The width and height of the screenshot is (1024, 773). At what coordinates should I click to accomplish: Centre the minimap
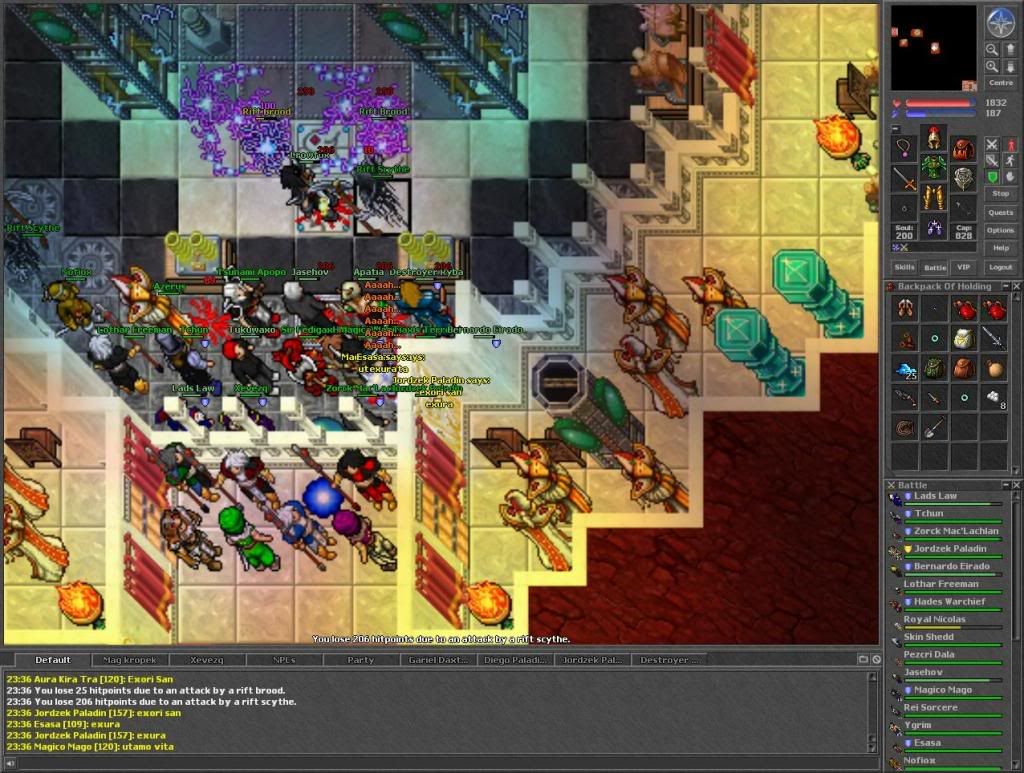pos(1000,83)
